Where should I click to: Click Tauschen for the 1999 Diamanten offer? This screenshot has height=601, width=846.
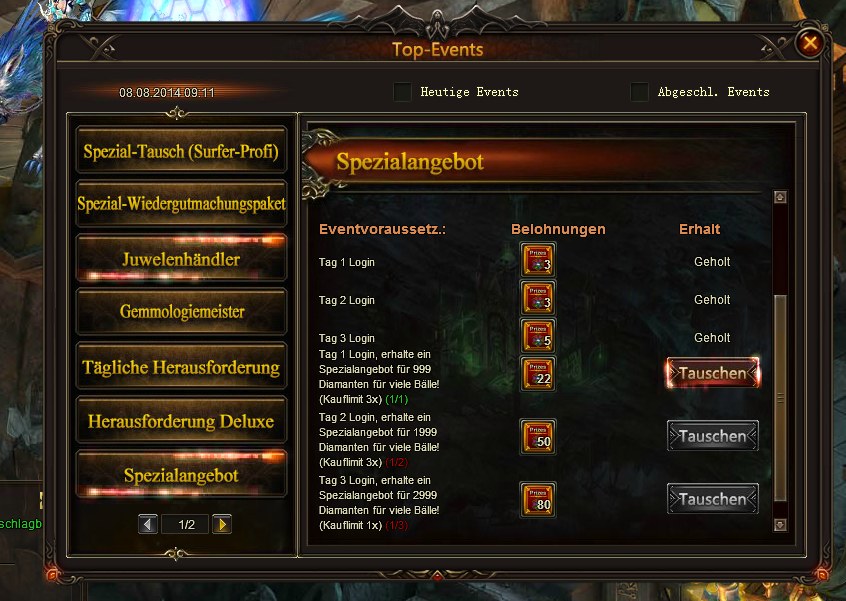click(x=712, y=436)
